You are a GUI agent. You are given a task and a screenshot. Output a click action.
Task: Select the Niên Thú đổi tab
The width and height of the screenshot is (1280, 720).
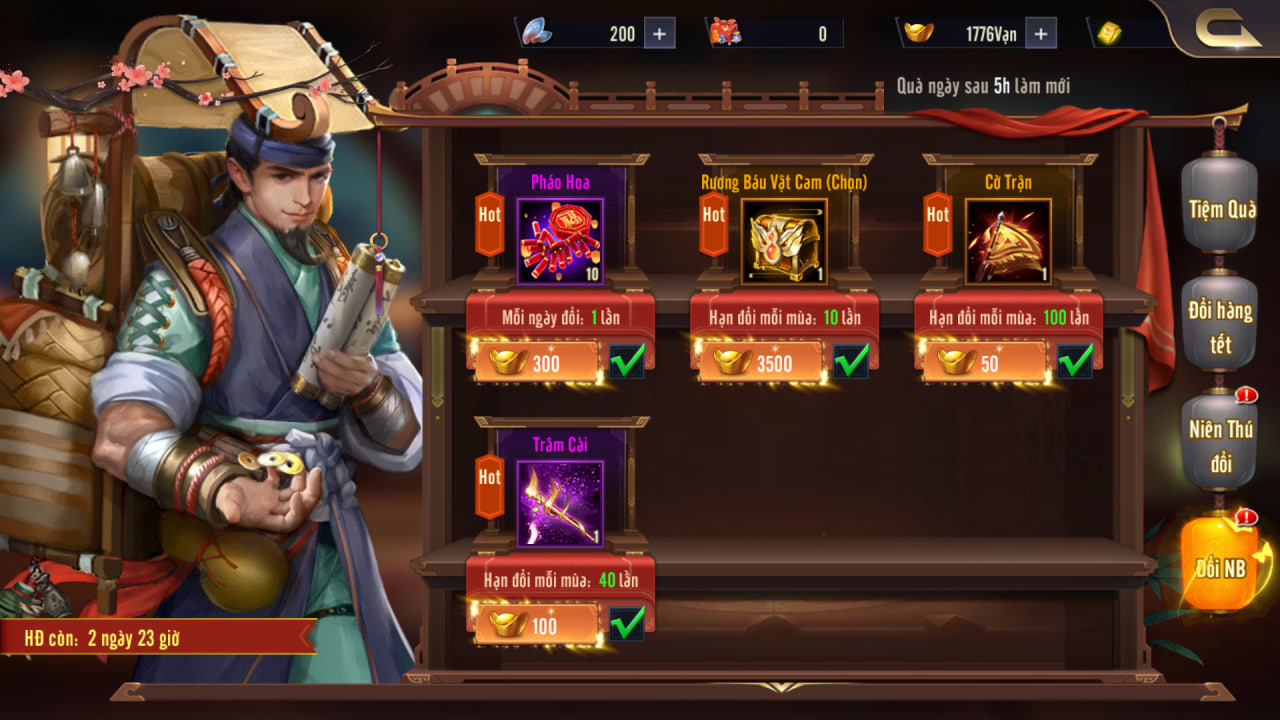[x=1220, y=446]
